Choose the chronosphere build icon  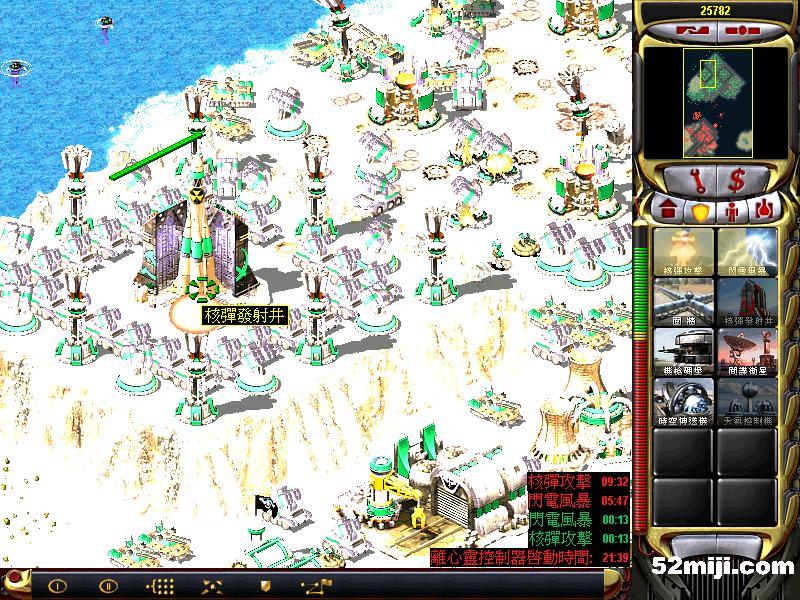point(684,398)
